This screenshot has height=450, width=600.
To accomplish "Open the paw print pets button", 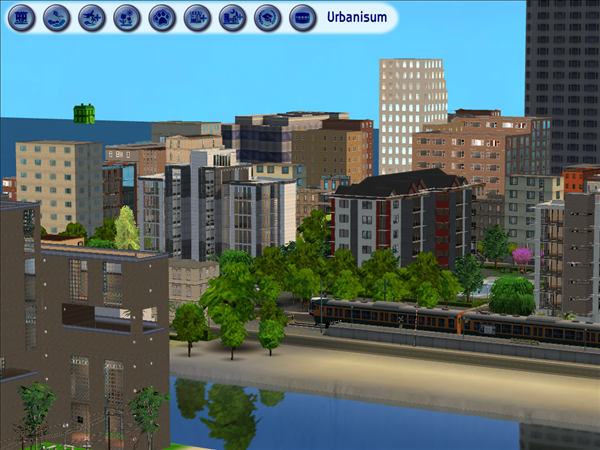I will click(x=162, y=18).
